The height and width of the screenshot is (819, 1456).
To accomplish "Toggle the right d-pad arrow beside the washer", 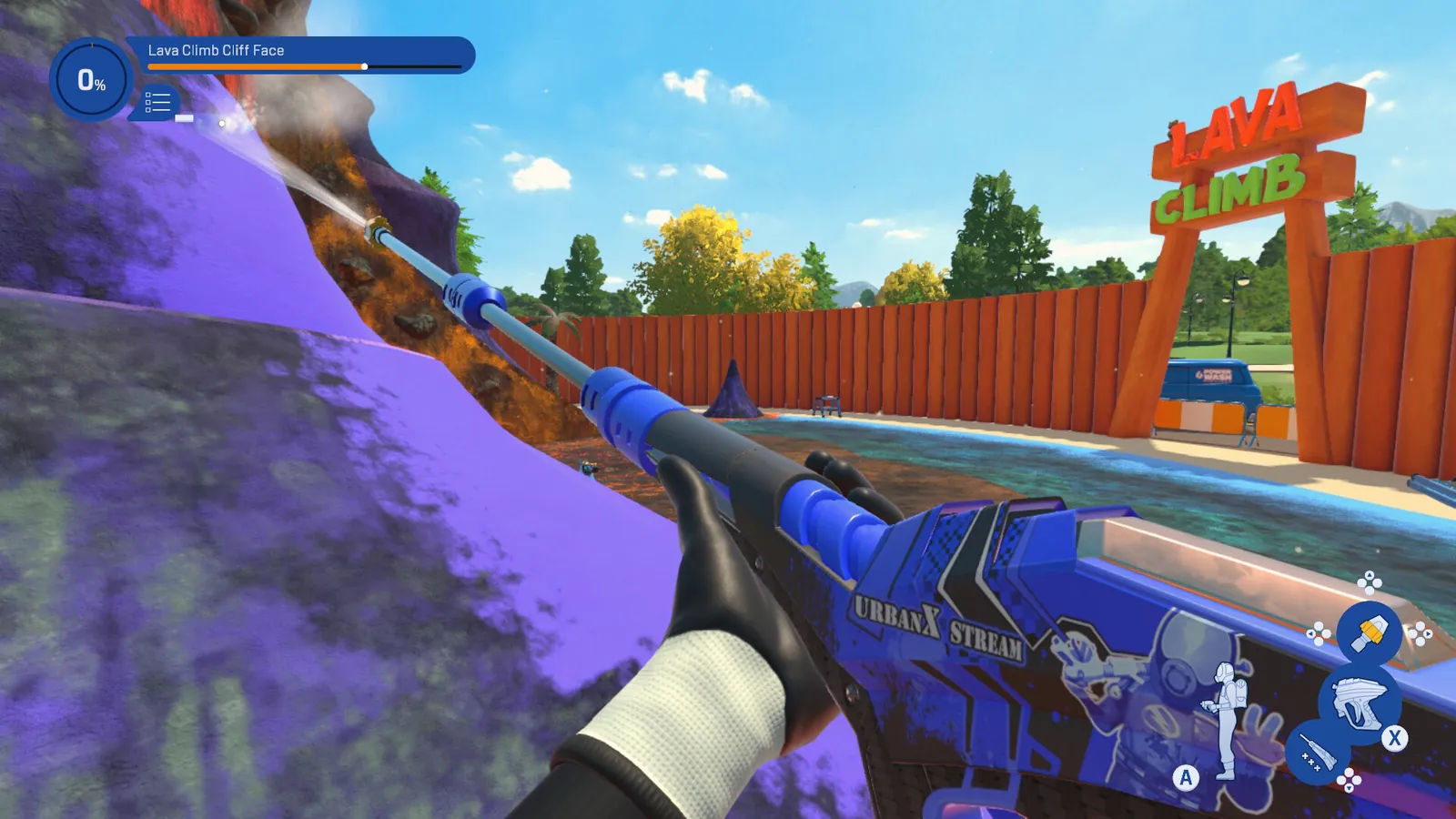I will 1429,633.
